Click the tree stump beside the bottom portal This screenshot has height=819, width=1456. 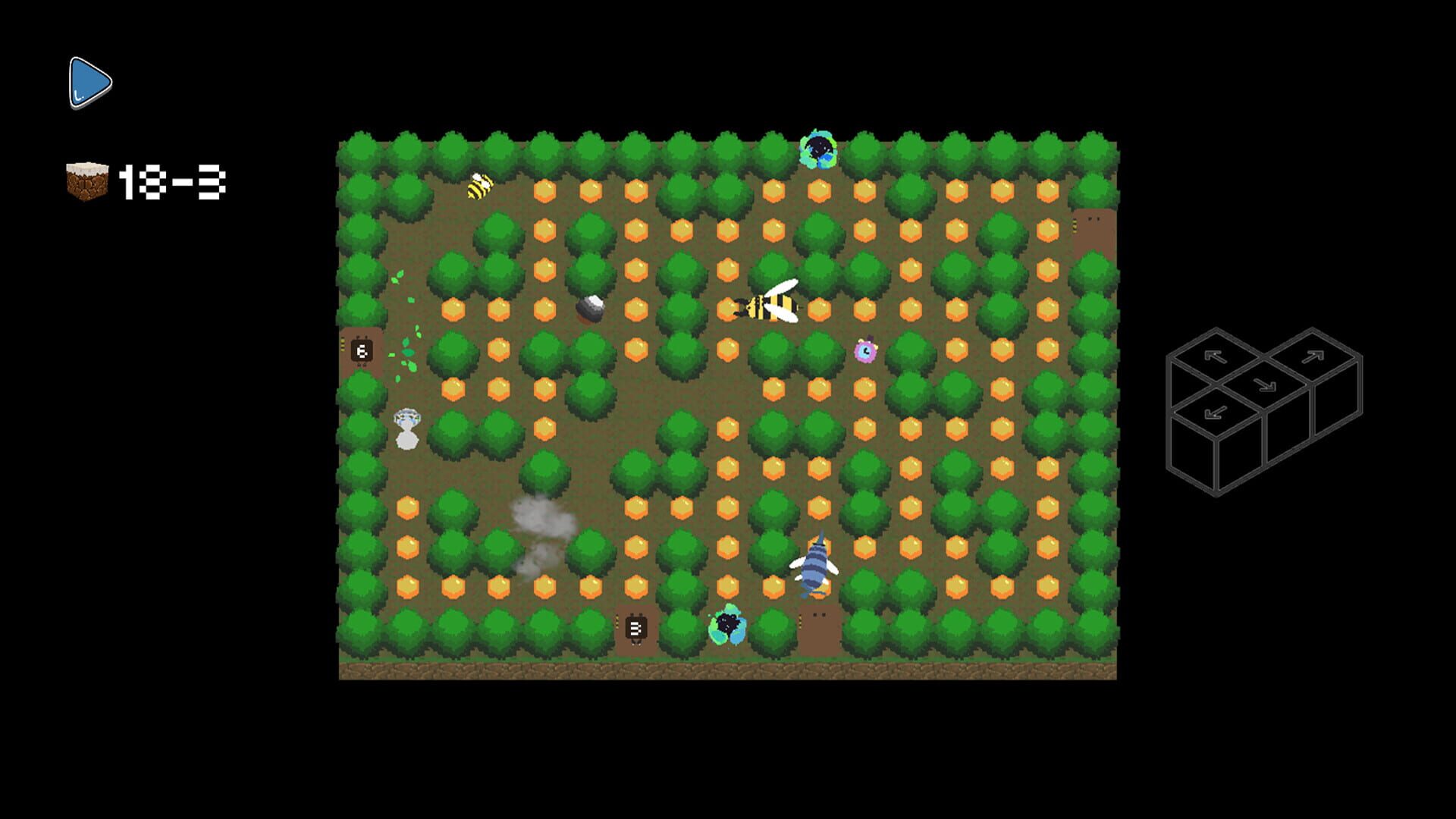coord(818,625)
